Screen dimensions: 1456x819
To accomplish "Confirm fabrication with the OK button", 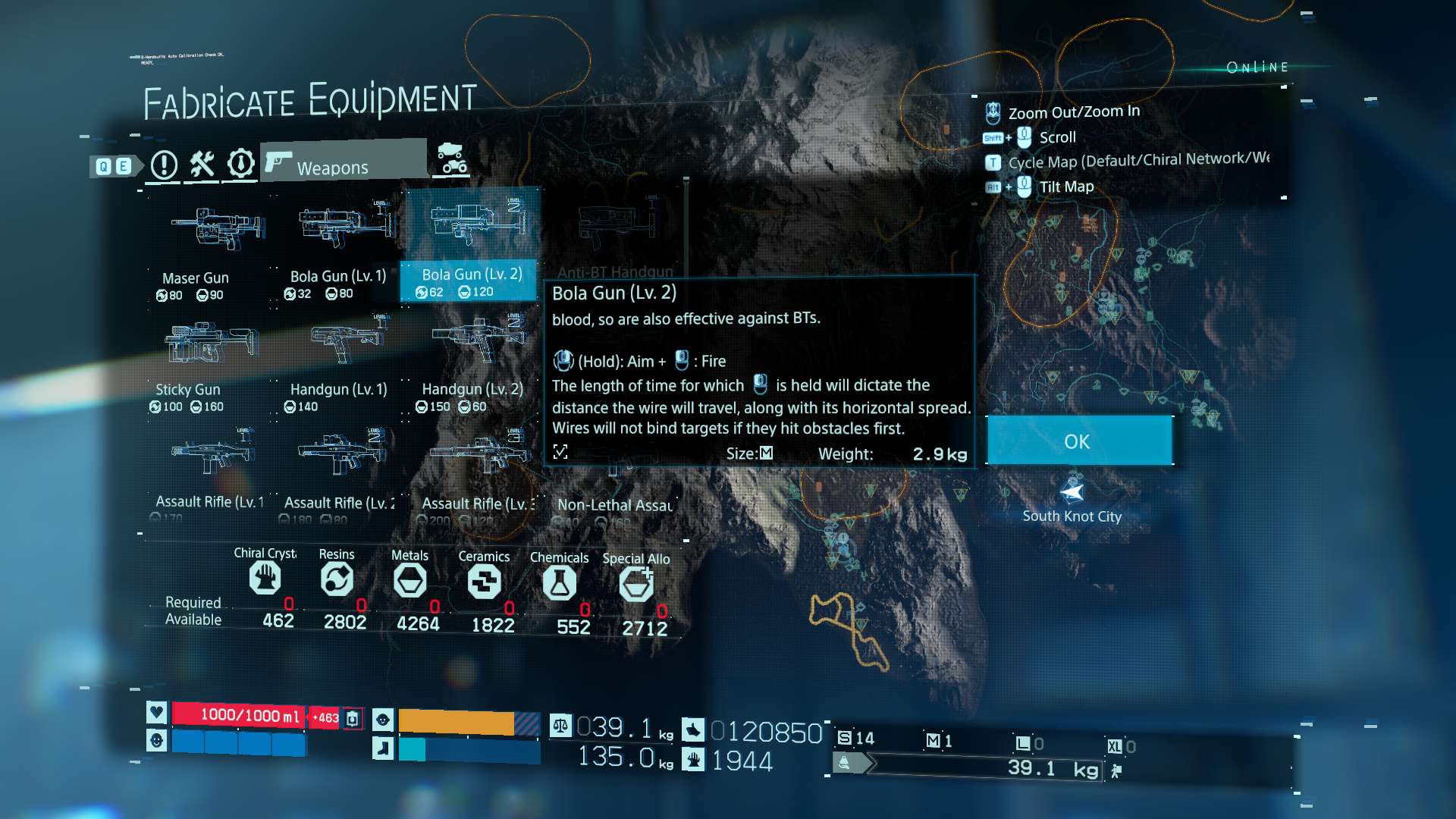I will [x=1078, y=441].
